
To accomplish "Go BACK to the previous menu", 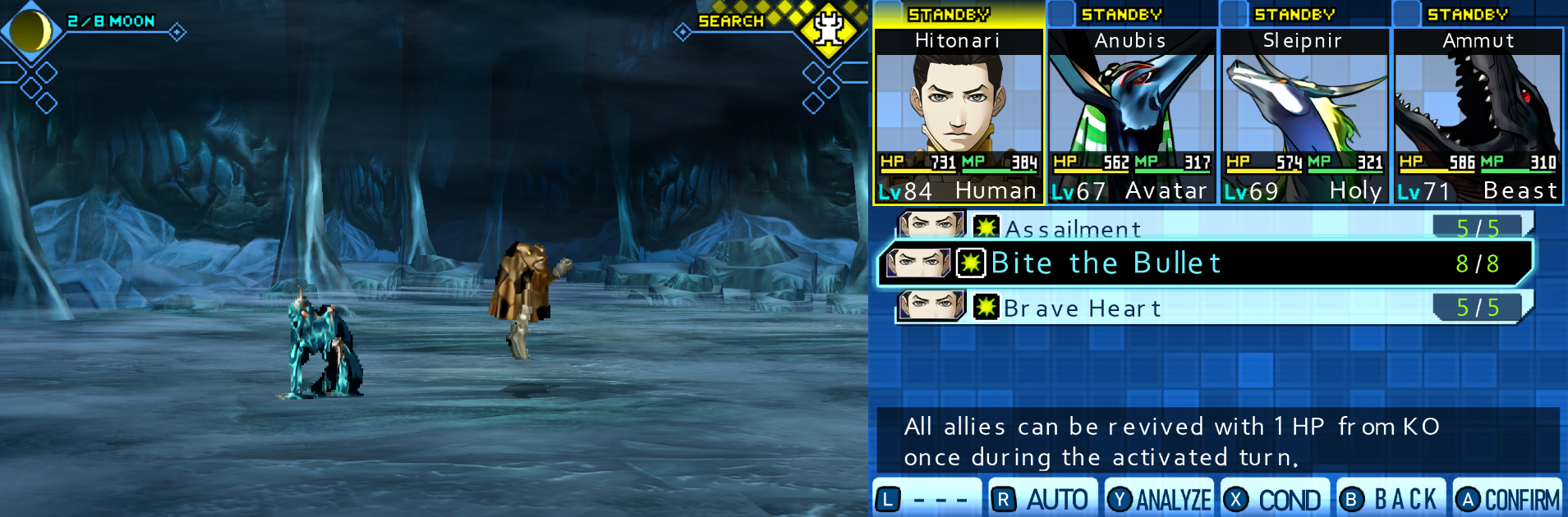I will coord(1391,499).
